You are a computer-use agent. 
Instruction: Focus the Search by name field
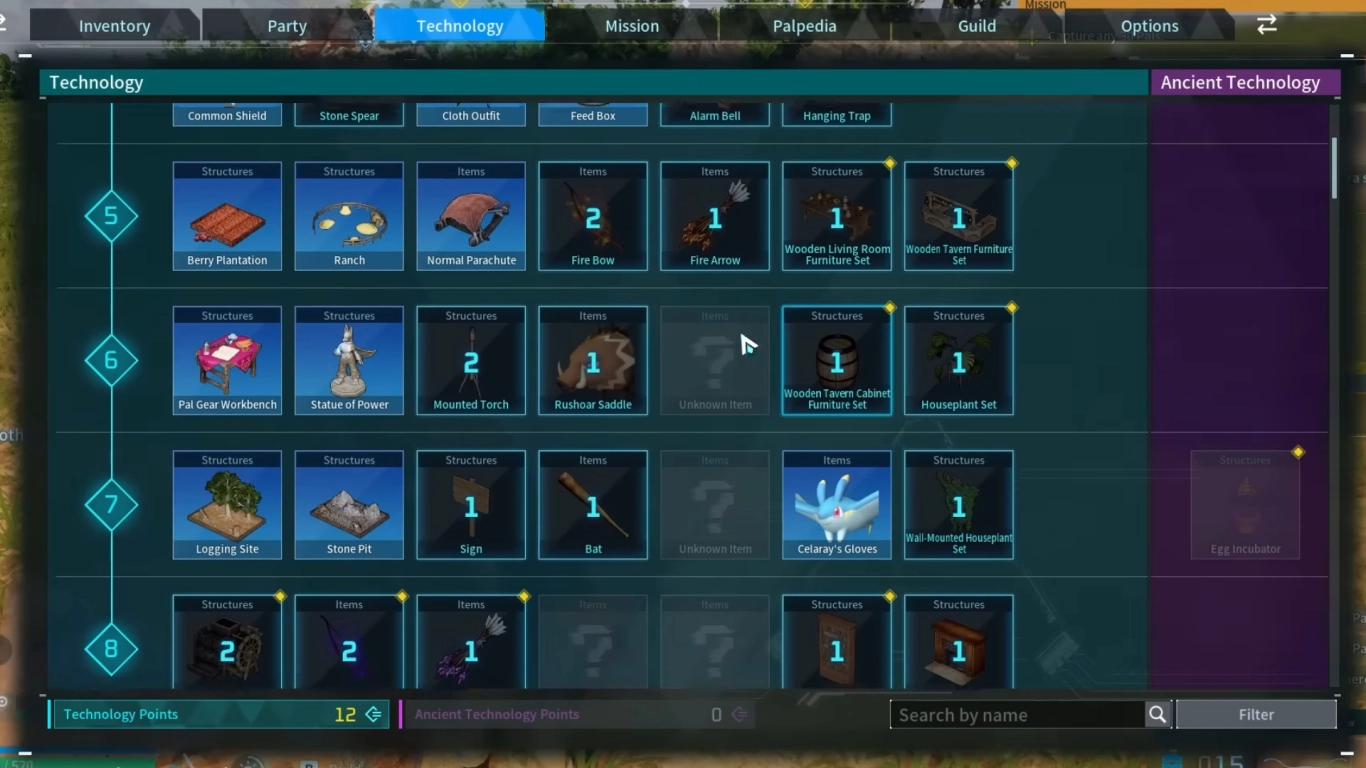[x=1017, y=714]
